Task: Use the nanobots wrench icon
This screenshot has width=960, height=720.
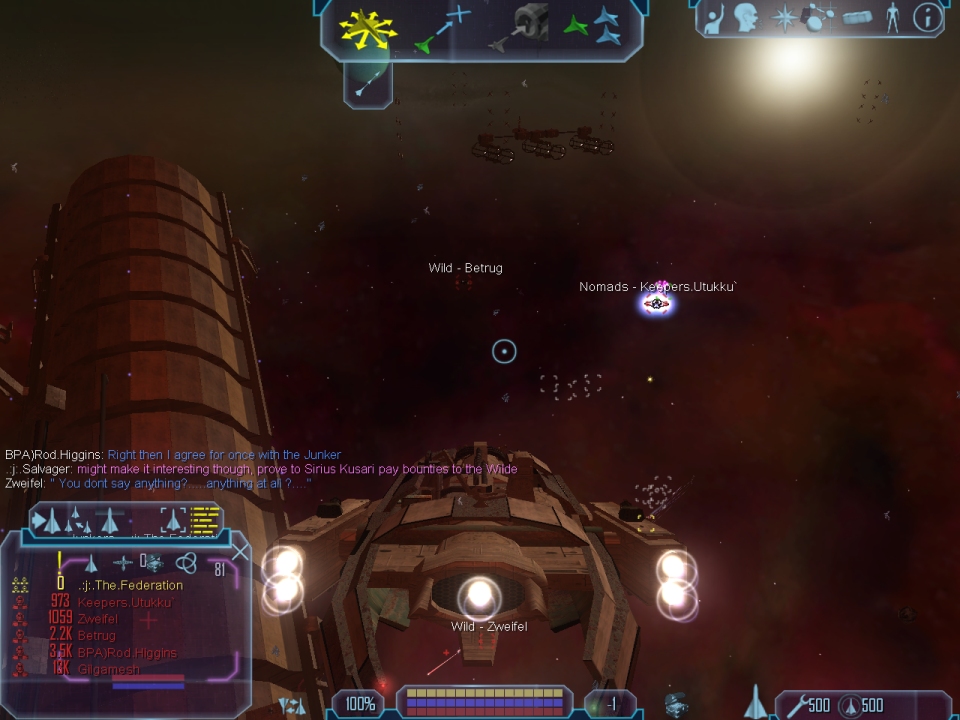Action: [795, 706]
